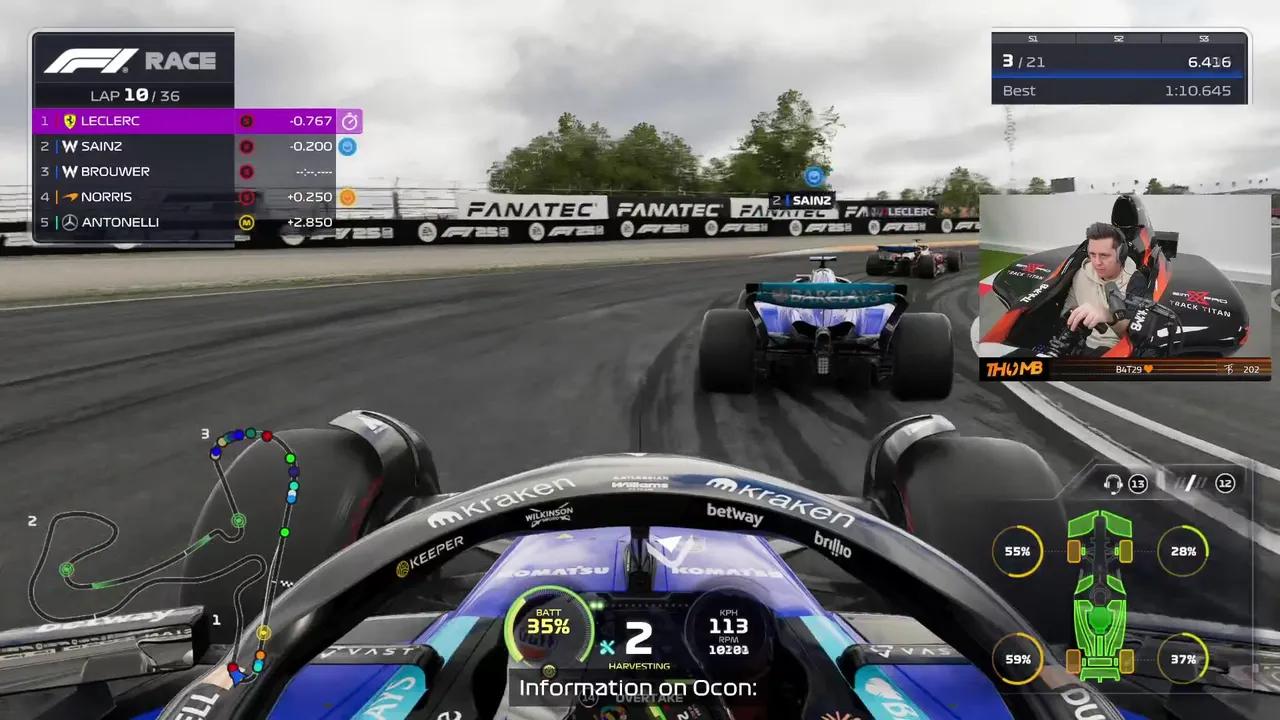Pick Norris in the position list
The width and height of the screenshot is (1280, 720).
tap(185, 197)
